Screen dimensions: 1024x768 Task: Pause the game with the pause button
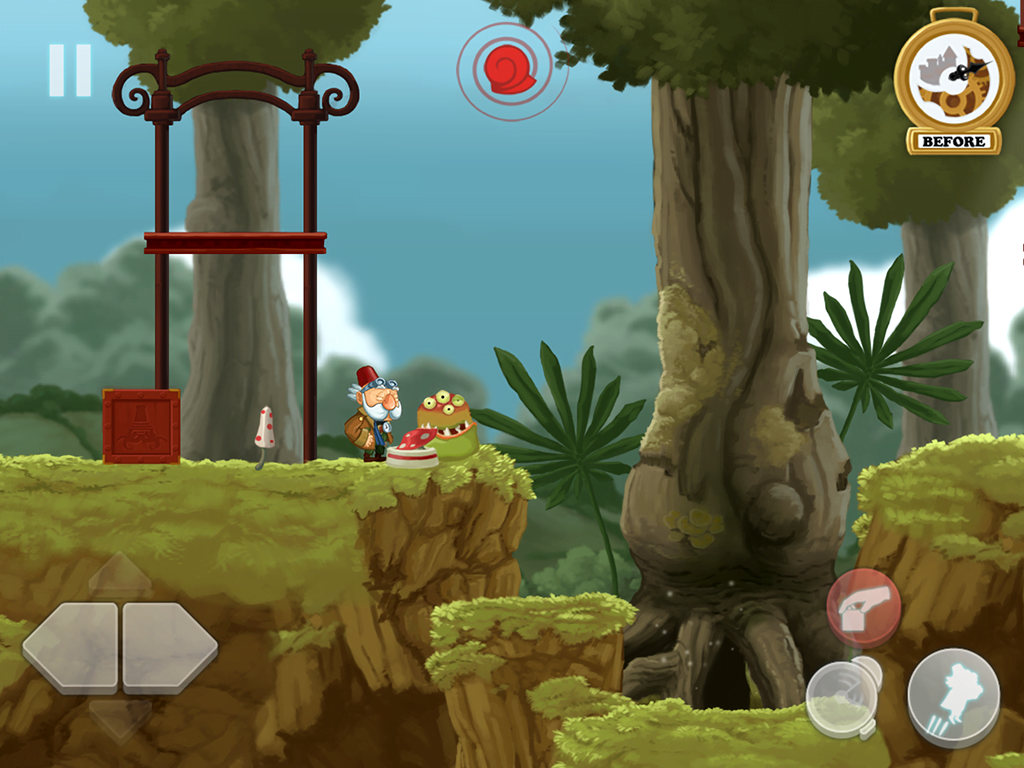70,70
